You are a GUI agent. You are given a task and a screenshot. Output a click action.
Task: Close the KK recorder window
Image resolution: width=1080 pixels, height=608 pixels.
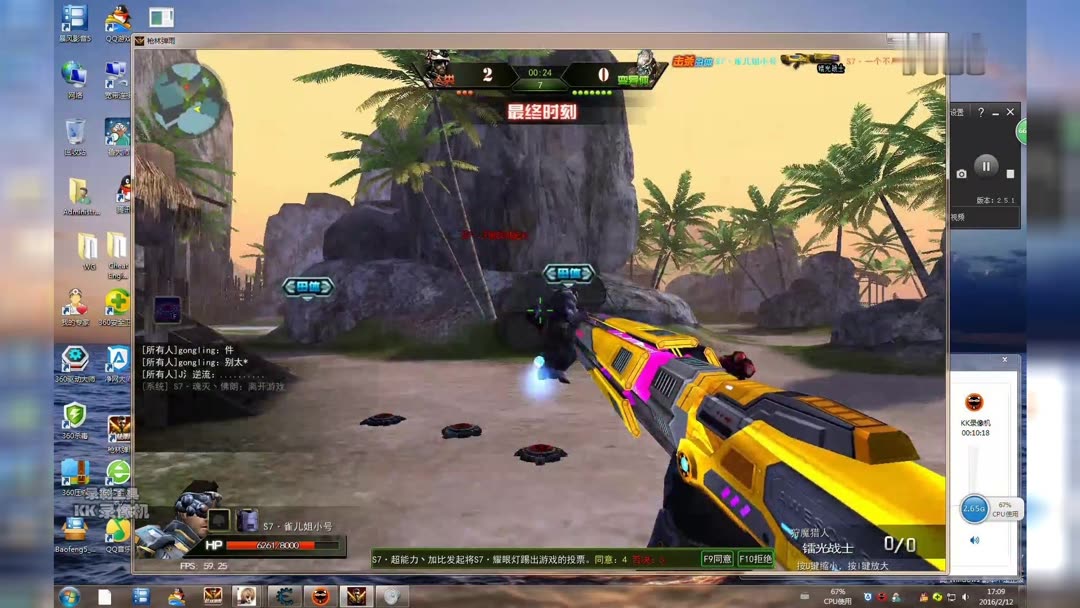coord(1011,112)
